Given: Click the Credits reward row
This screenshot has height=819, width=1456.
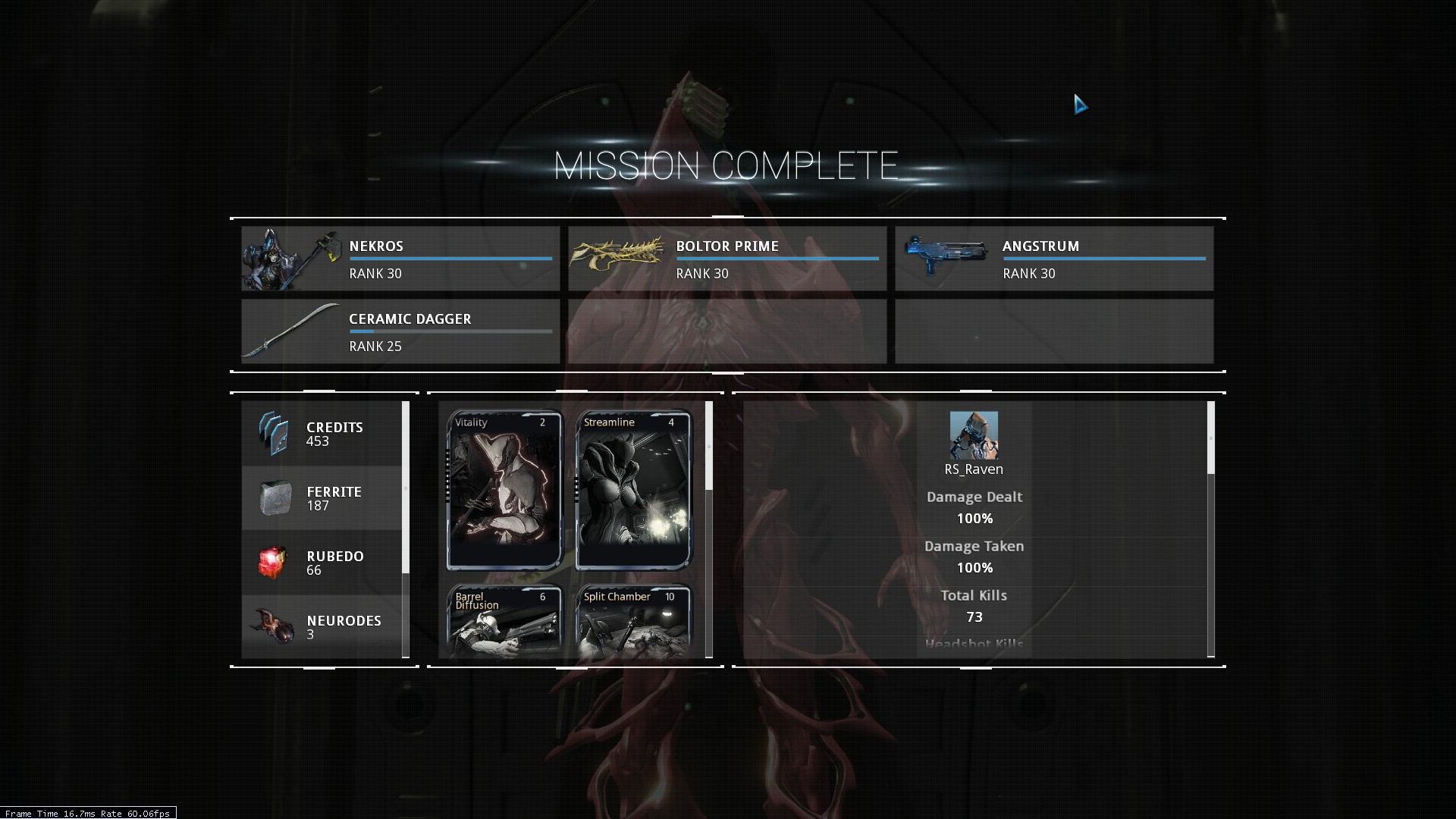Looking at the screenshot, I should coord(322,434).
